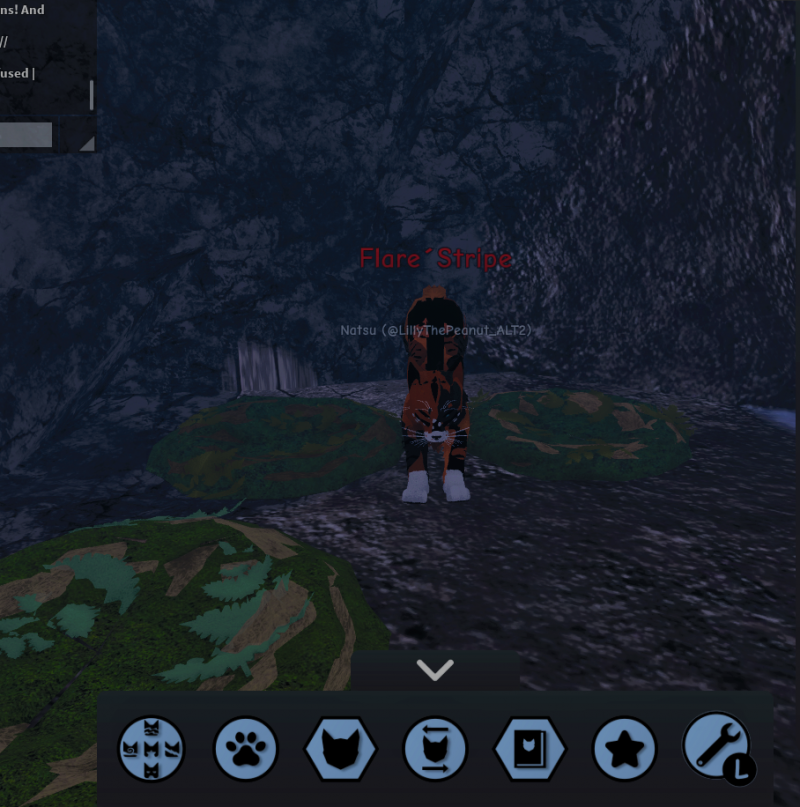Screen dimensions: 800x807
Task: Open the wrench settings icon
Action: point(716,747)
